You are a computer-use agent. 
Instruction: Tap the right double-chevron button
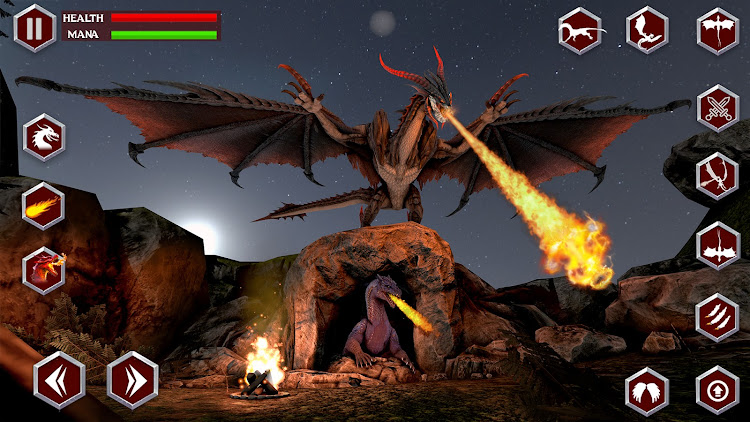click(132, 380)
